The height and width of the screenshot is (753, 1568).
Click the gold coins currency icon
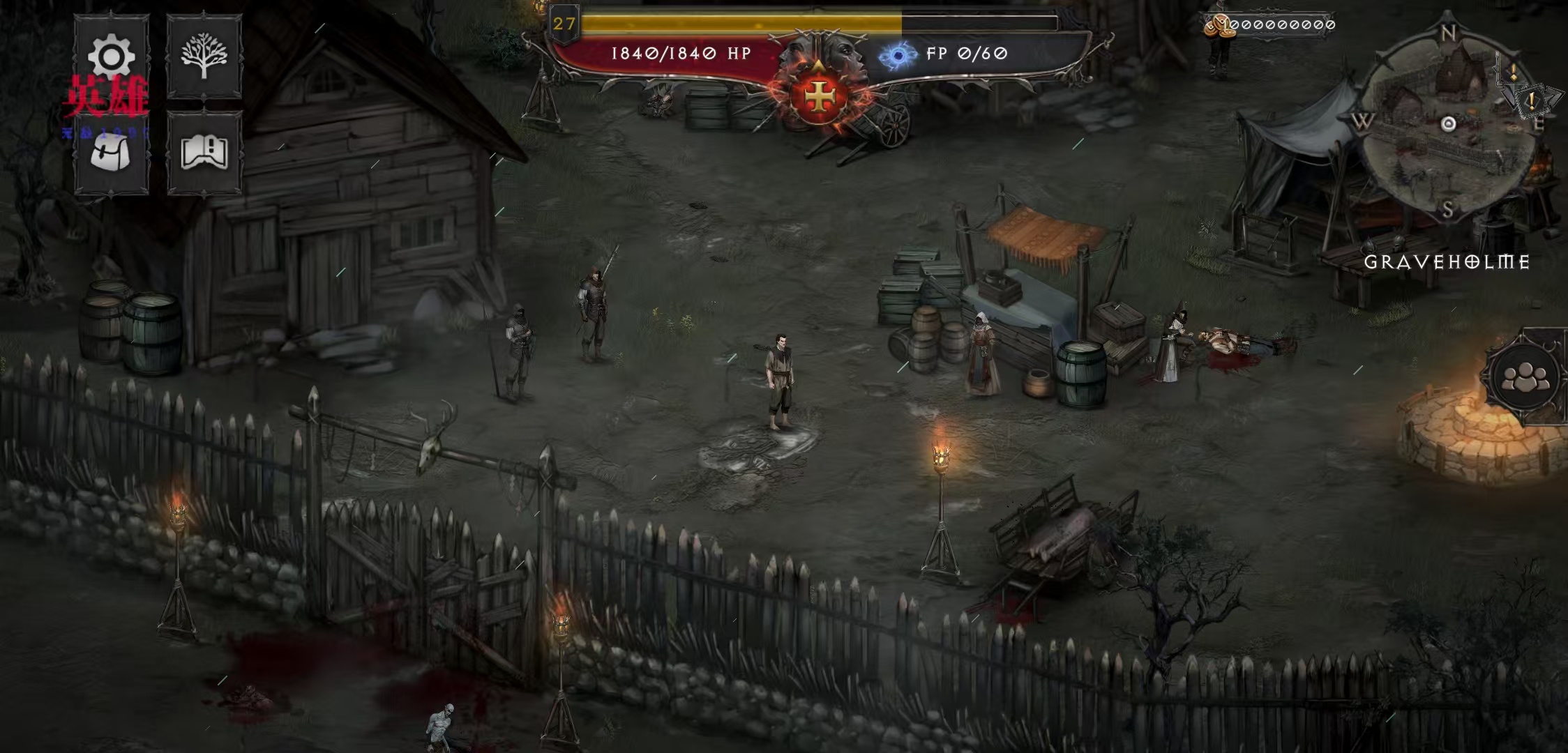[1216, 25]
